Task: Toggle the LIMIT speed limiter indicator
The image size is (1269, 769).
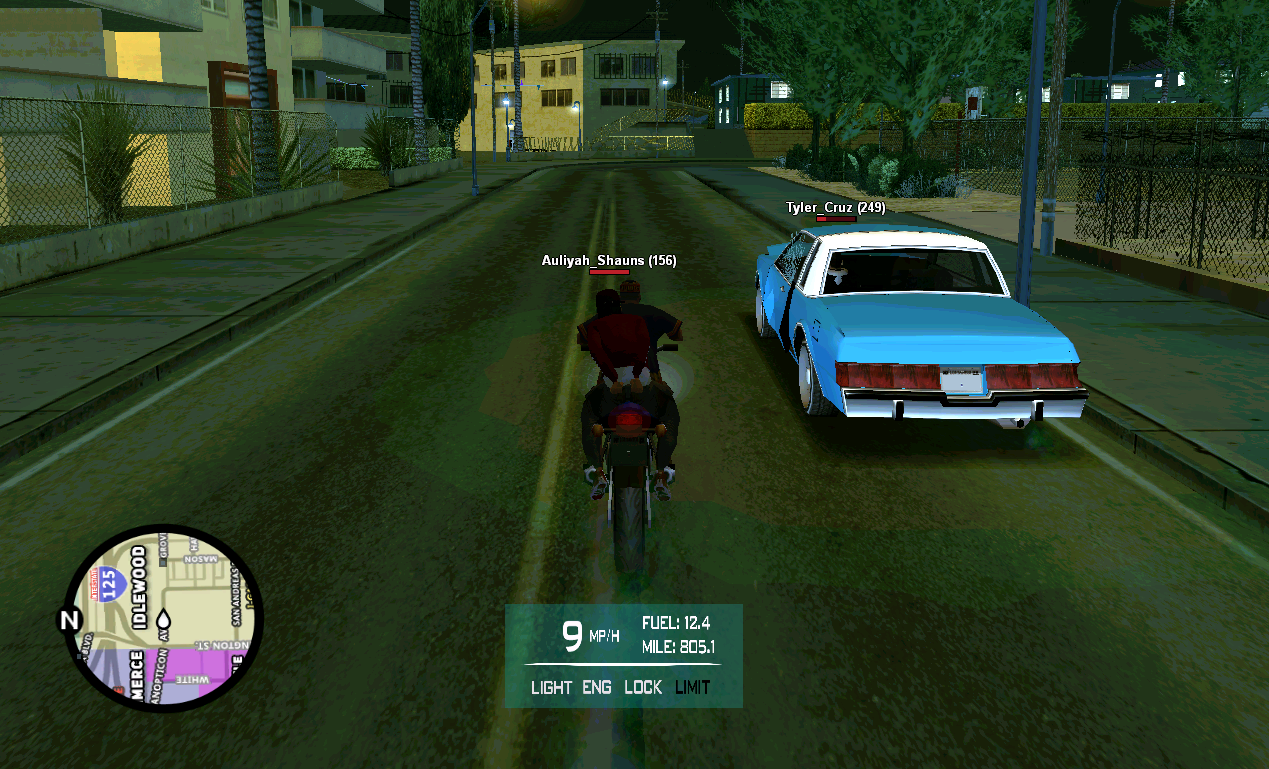Action: 692,687
